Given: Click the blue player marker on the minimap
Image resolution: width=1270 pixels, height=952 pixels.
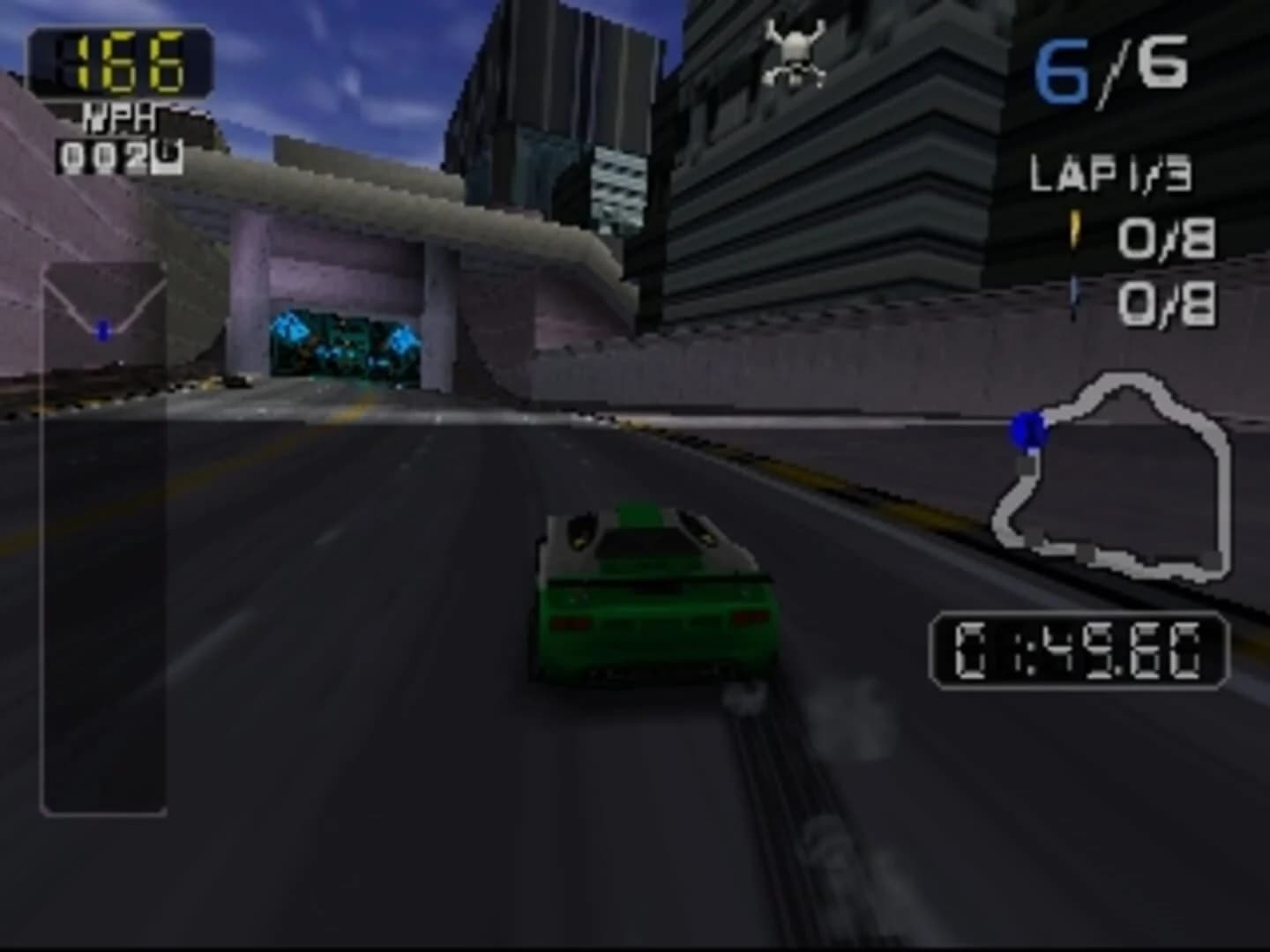Looking at the screenshot, I should tap(1027, 430).
